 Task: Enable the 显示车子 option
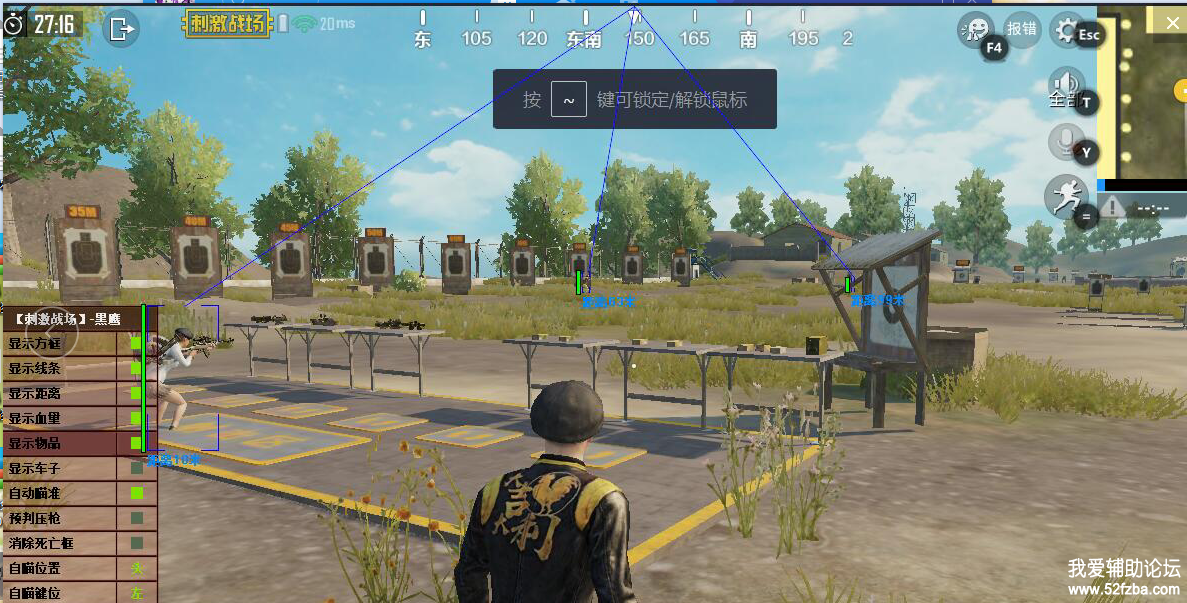(136, 468)
